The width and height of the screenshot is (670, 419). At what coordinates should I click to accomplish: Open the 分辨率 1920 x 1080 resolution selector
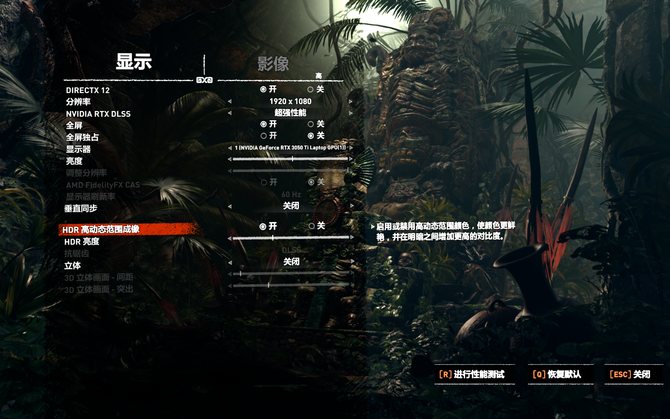tap(290, 101)
